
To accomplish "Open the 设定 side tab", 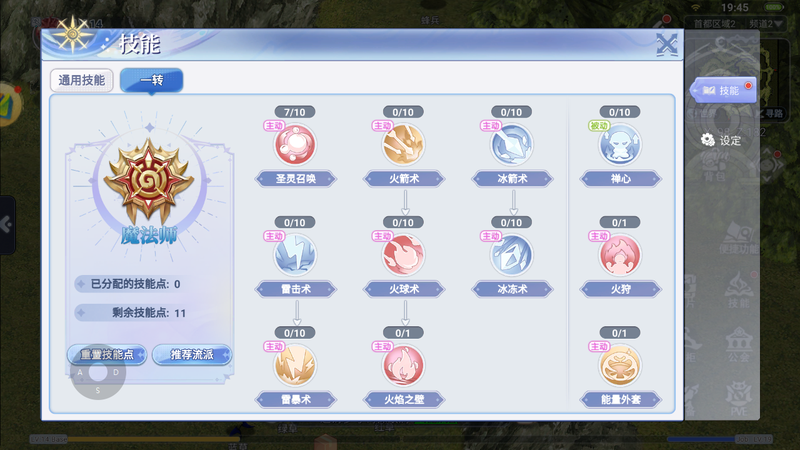I will point(722,140).
